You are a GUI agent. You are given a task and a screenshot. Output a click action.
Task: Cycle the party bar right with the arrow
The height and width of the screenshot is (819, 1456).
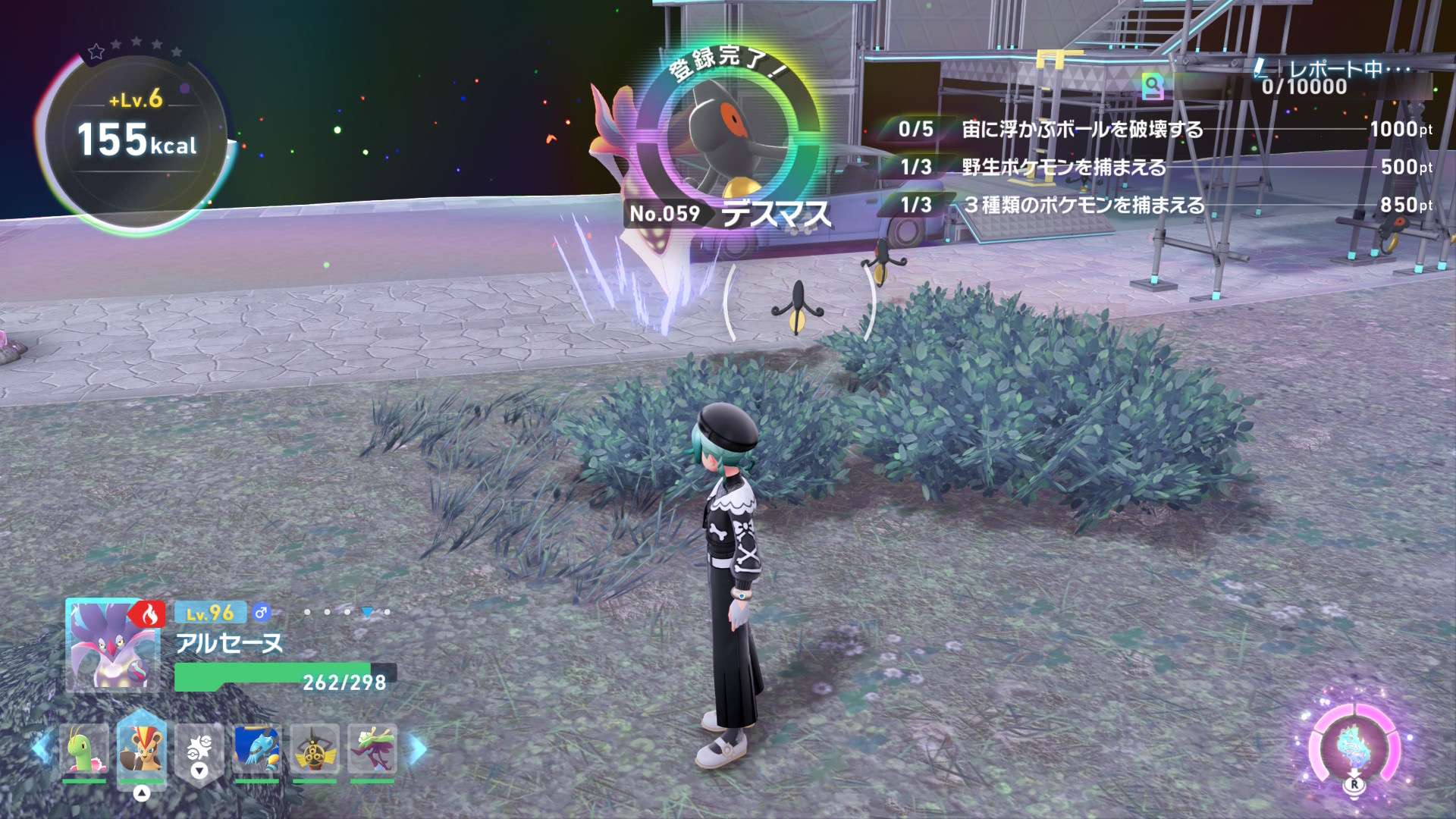[x=418, y=749]
